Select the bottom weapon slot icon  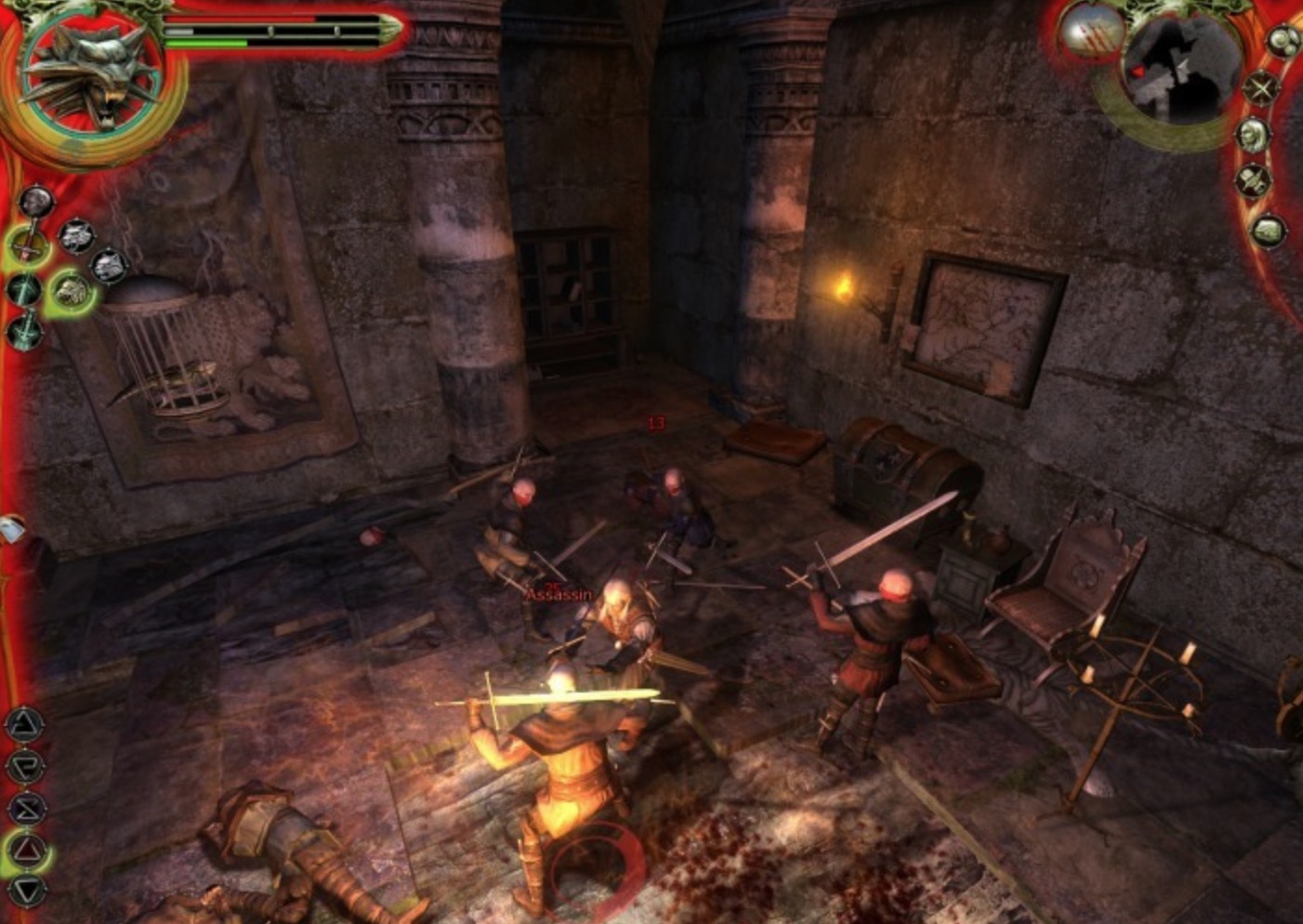24,330
